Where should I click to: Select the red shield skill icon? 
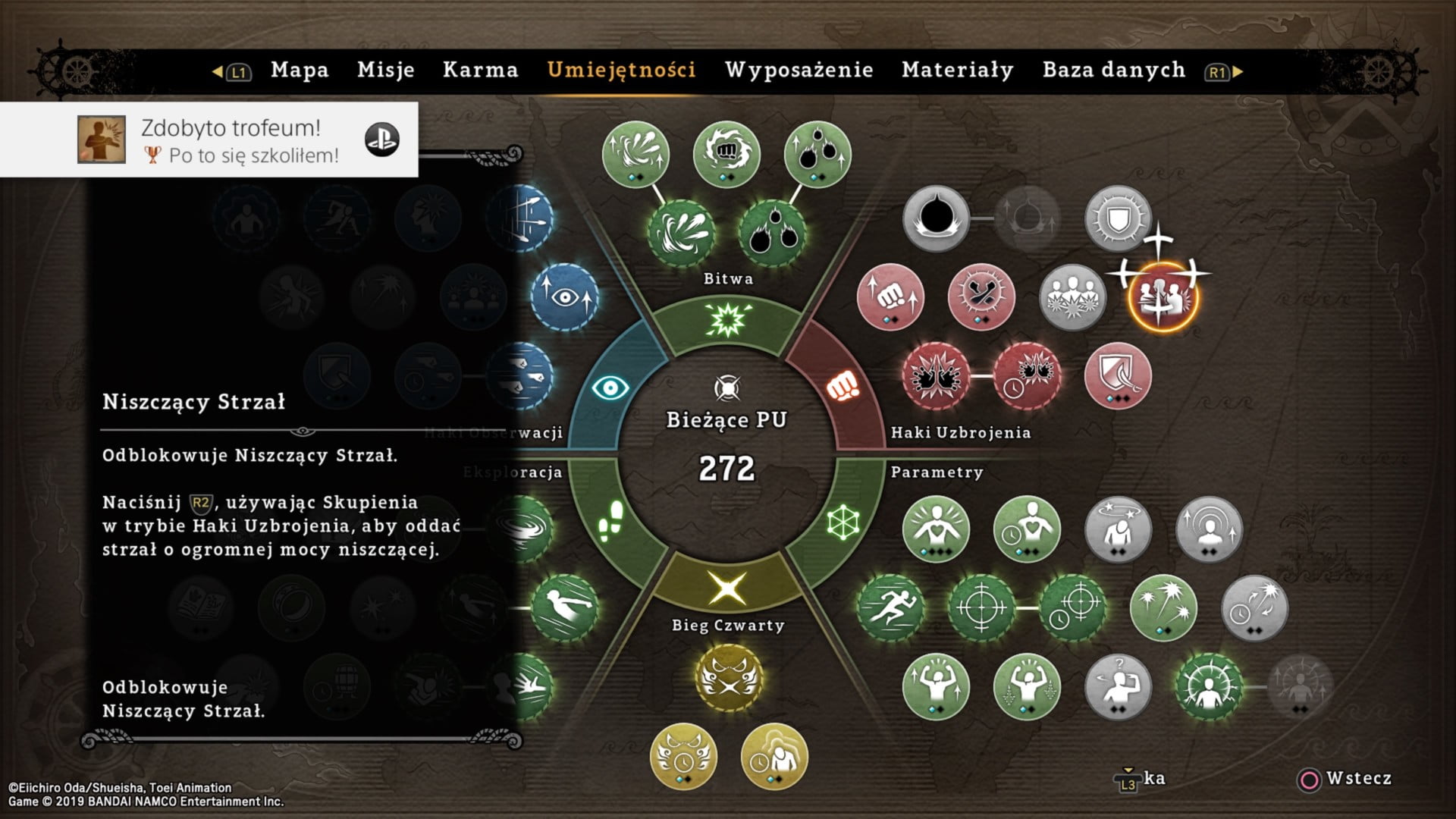[1118, 376]
